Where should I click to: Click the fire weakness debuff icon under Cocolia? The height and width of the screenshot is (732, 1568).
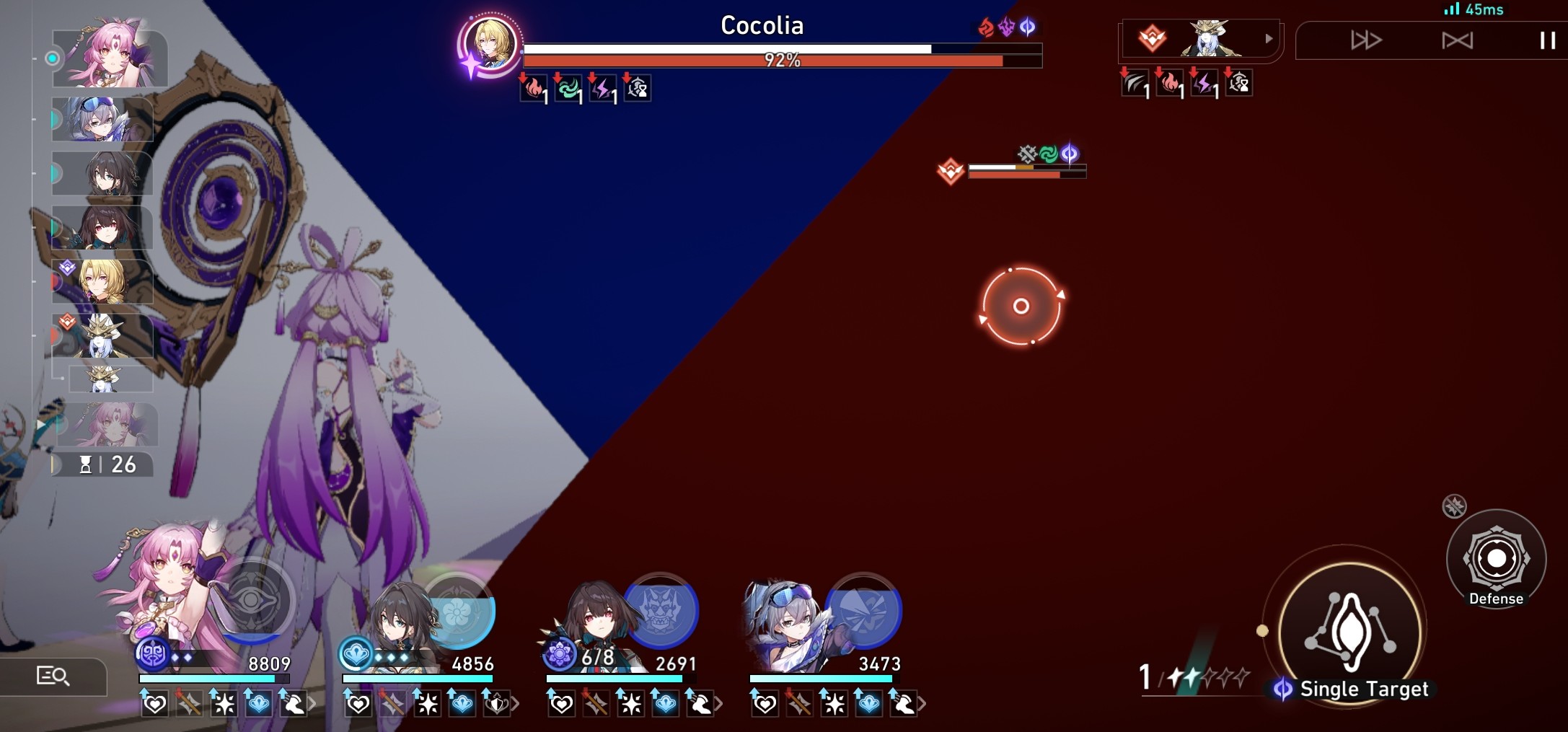point(532,89)
